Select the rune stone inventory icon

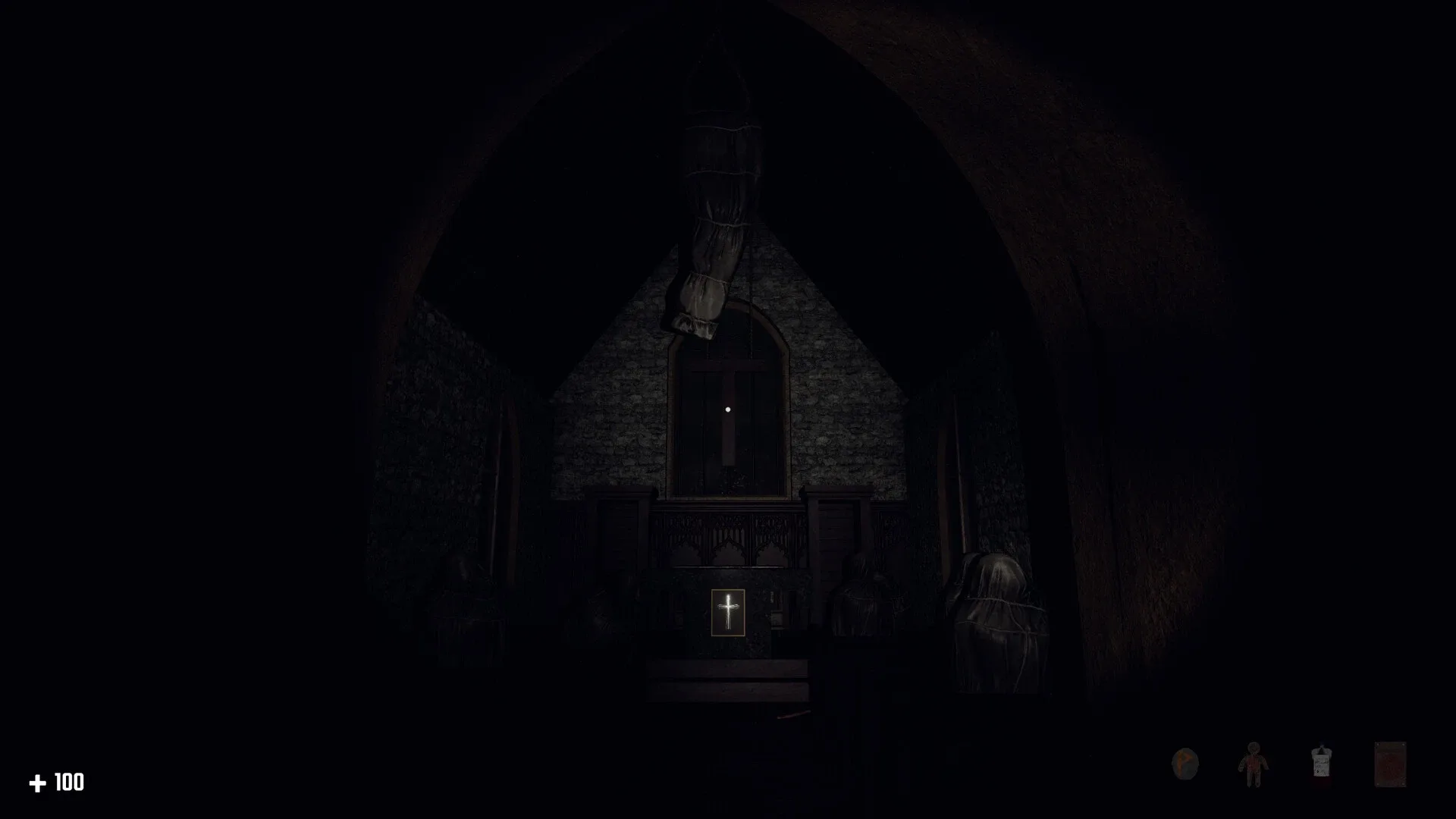[x=1185, y=763]
